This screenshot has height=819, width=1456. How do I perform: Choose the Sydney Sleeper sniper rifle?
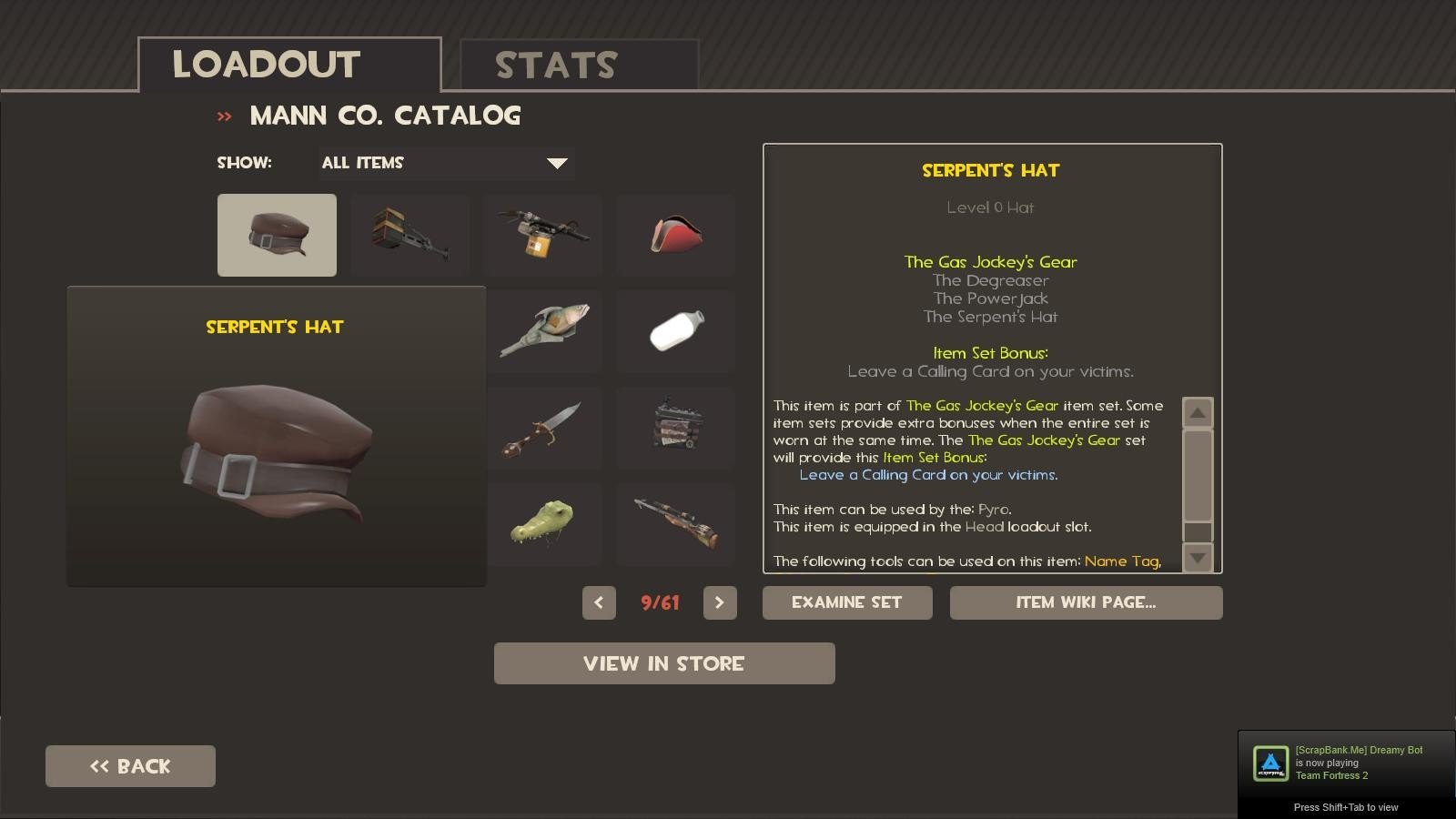coord(675,524)
